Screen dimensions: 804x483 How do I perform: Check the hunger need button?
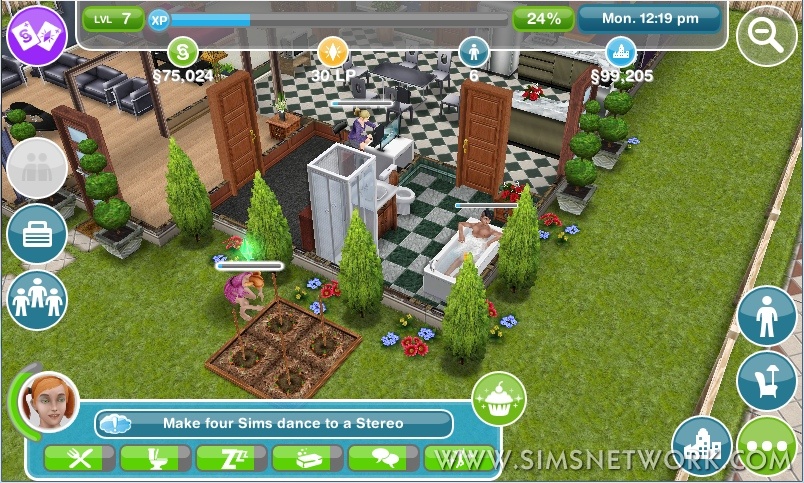[x=81, y=459]
